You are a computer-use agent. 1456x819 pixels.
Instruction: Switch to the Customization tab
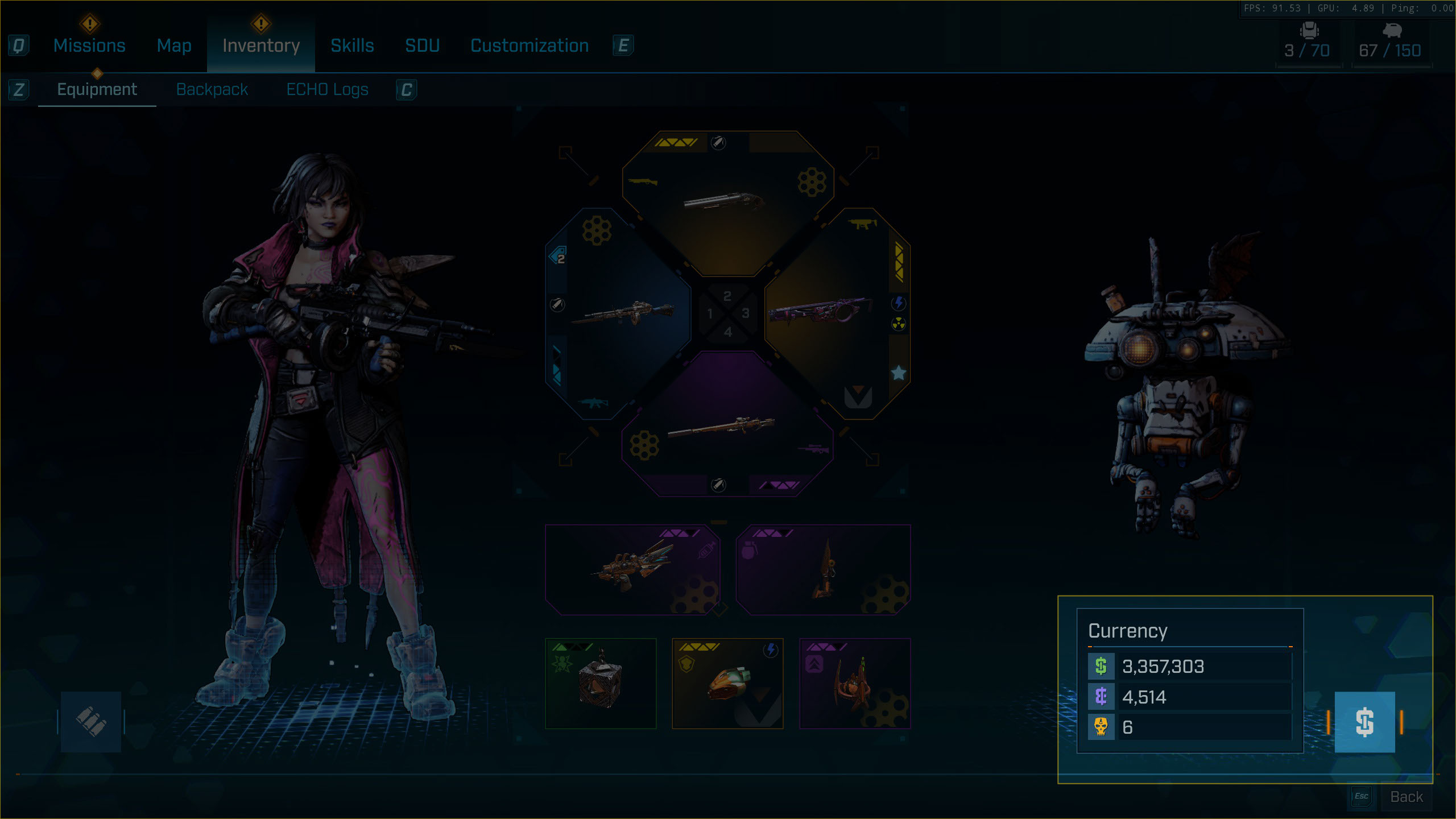coord(530,45)
